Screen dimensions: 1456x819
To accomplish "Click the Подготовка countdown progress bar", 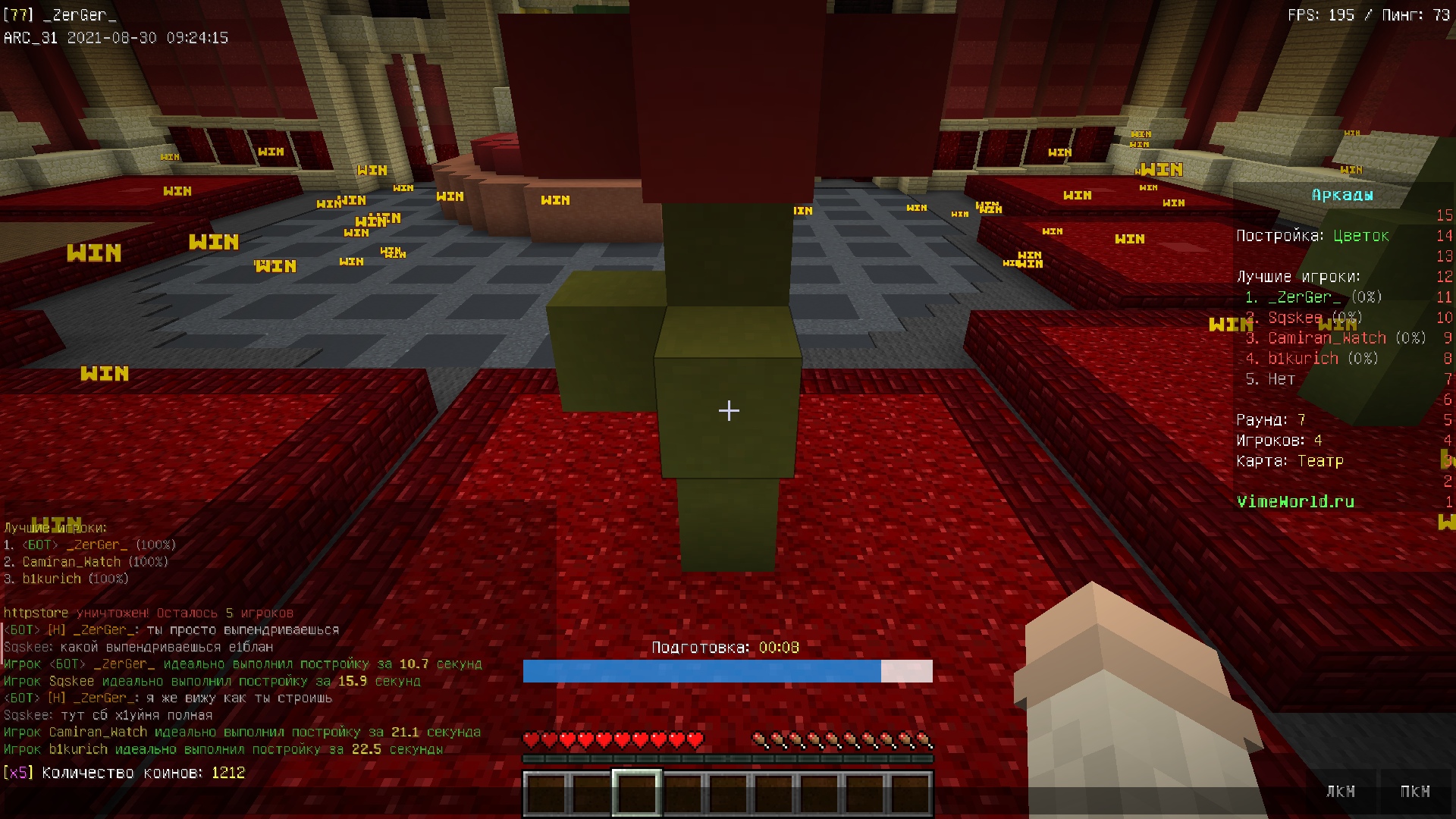I will click(727, 670).
